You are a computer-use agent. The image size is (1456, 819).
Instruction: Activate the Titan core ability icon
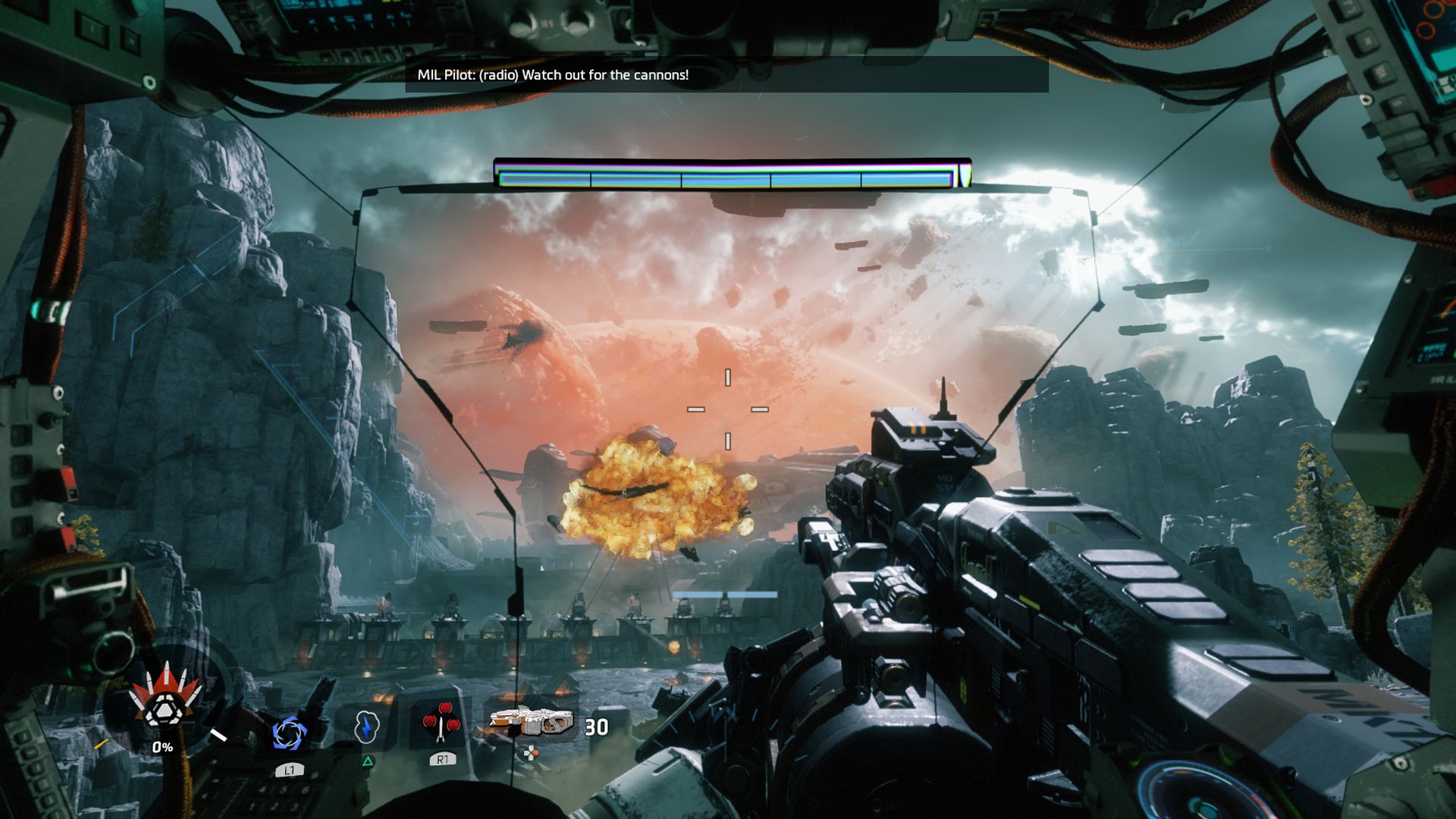pyautogui.click(x=162, y=704)
